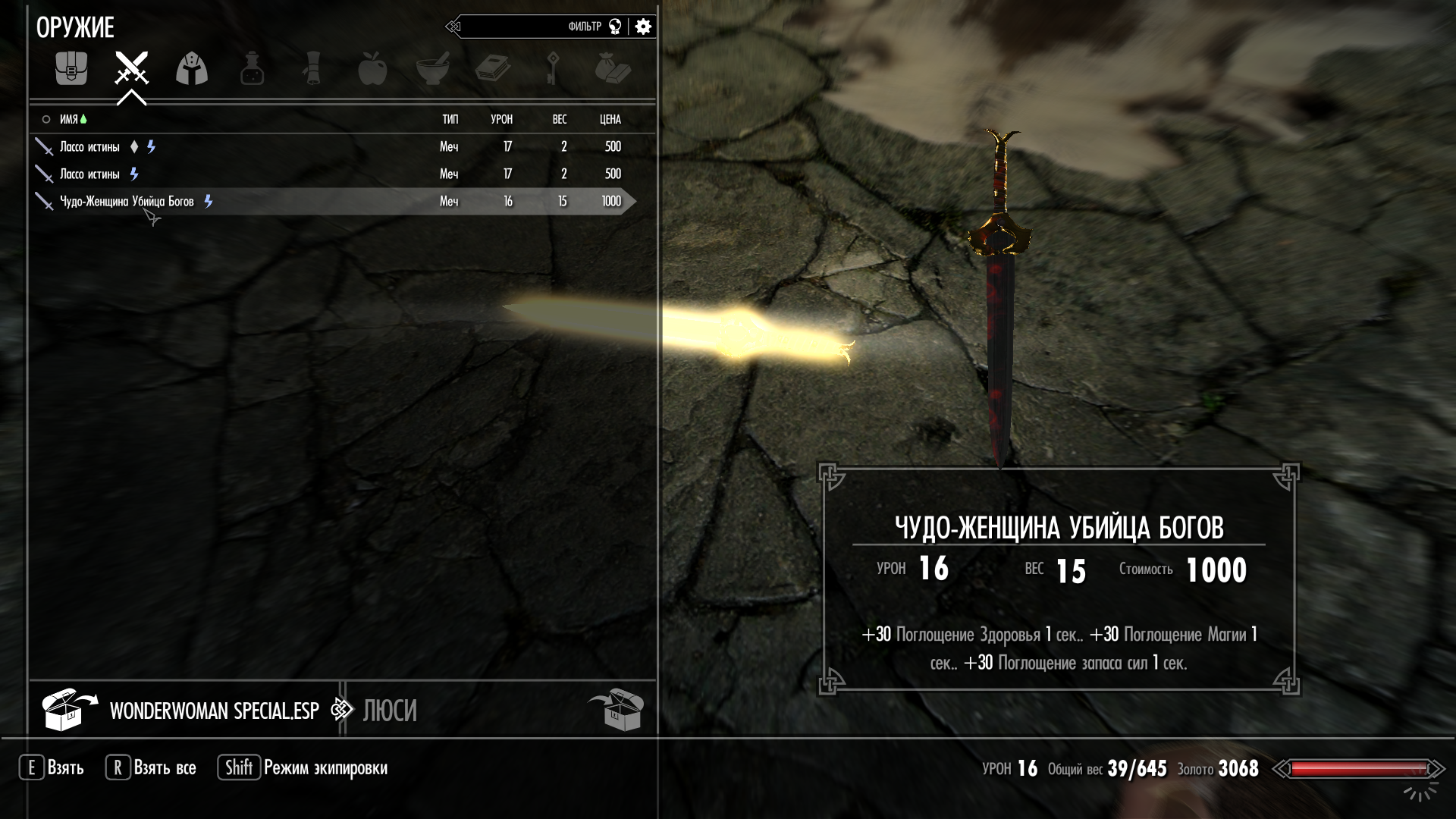Switch to the potion bottle tab
The image size is (1456, 819).
tap(252, 69)
